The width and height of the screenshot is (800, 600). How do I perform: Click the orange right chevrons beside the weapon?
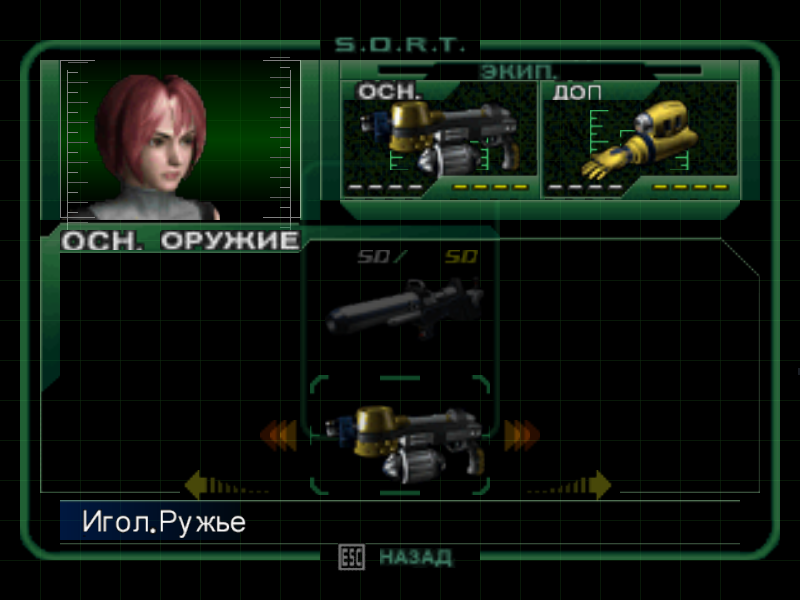coord(522,434)
